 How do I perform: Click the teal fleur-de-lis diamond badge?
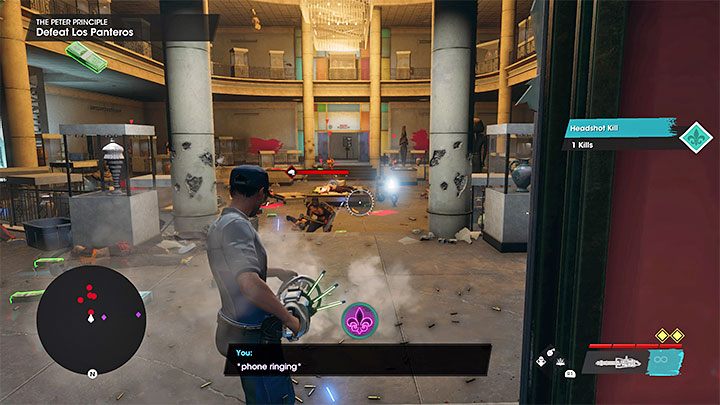695,136
